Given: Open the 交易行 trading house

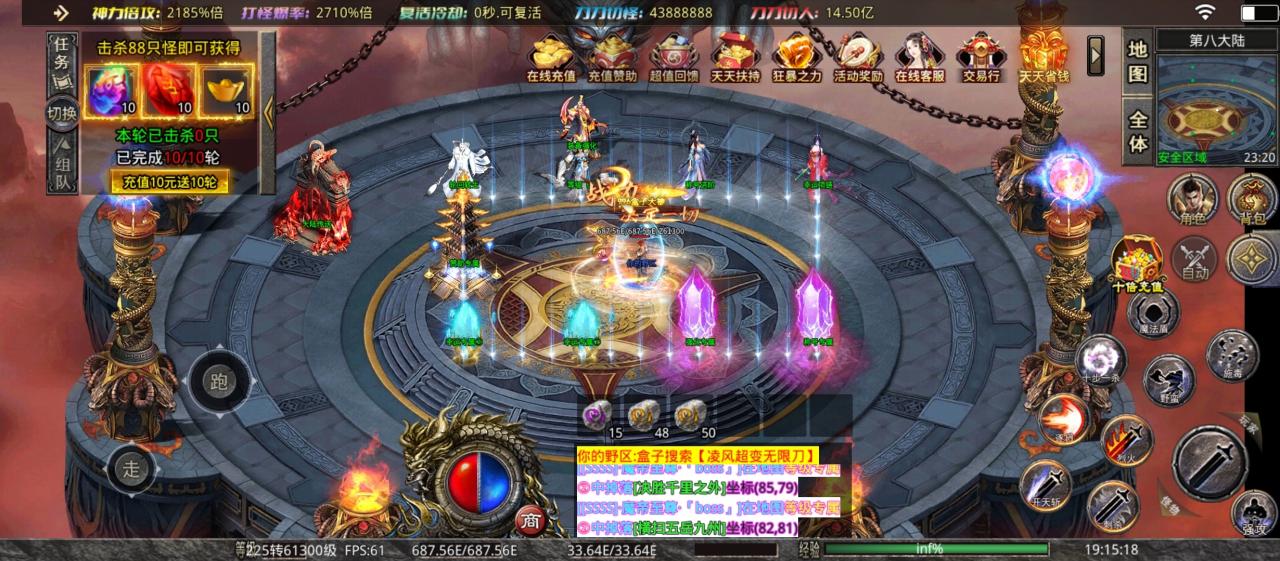Looking at the screenshot, I should pos(980,58).
